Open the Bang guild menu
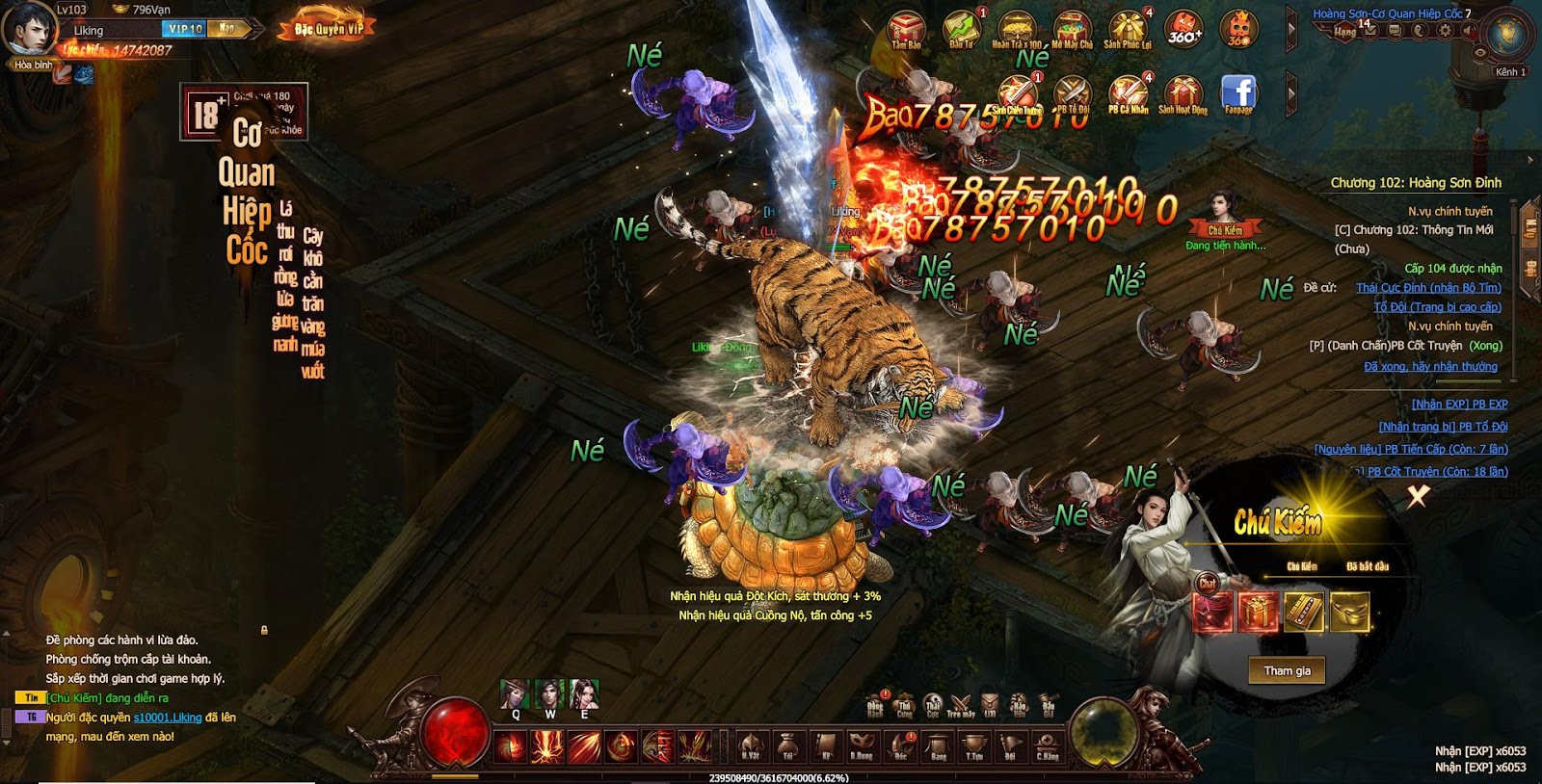The image size is (1542, 784). pyautogui.click(x=938, y=745)
